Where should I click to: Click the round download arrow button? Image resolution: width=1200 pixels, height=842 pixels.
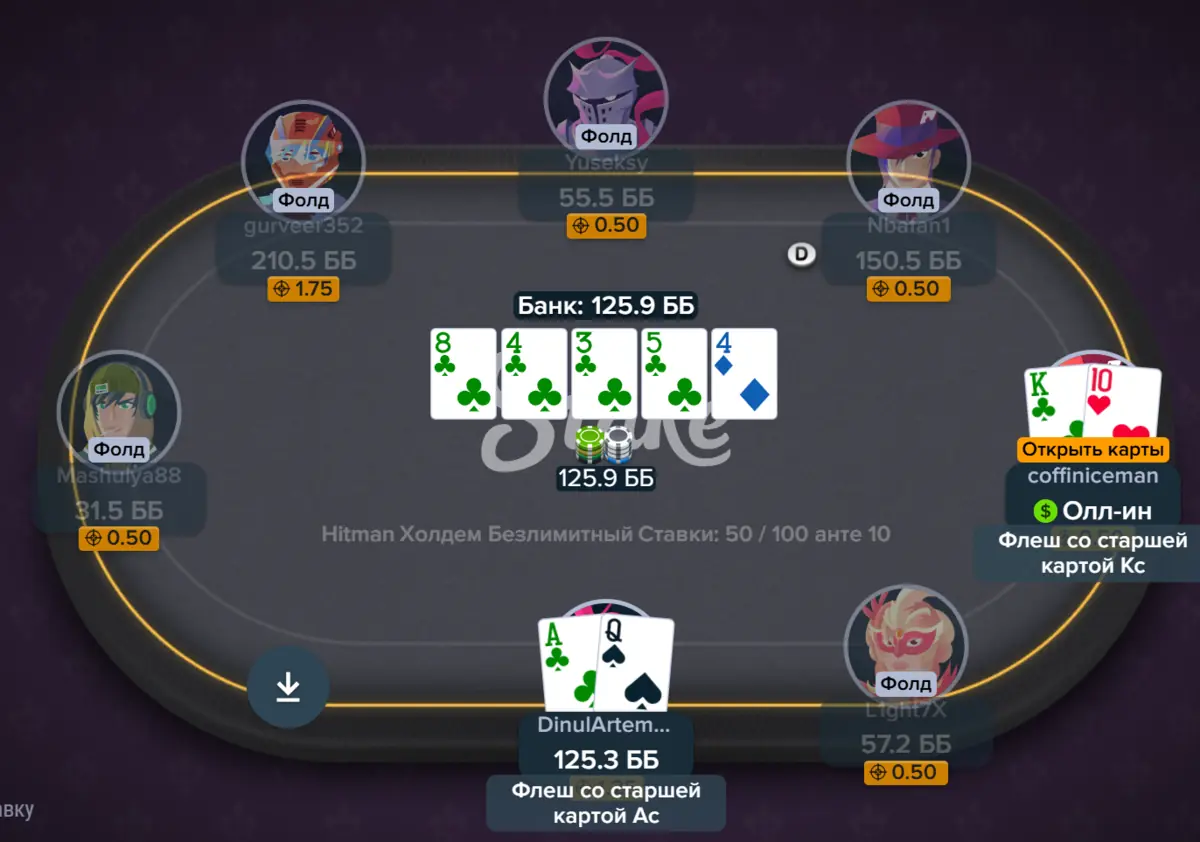pos(288,687)
